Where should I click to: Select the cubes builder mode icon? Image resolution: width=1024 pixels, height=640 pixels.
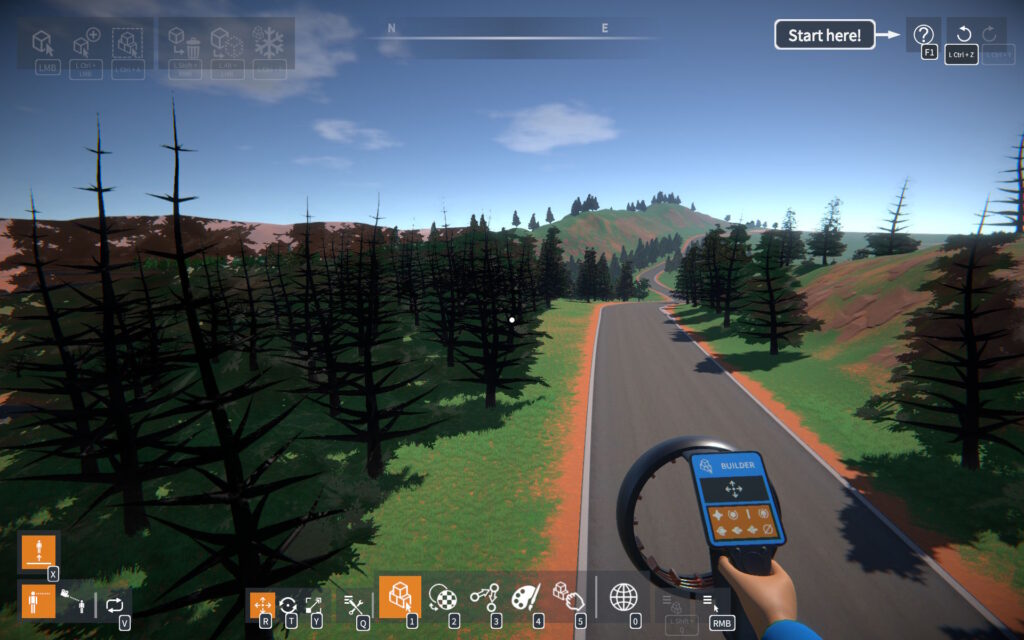coord(400,597)
